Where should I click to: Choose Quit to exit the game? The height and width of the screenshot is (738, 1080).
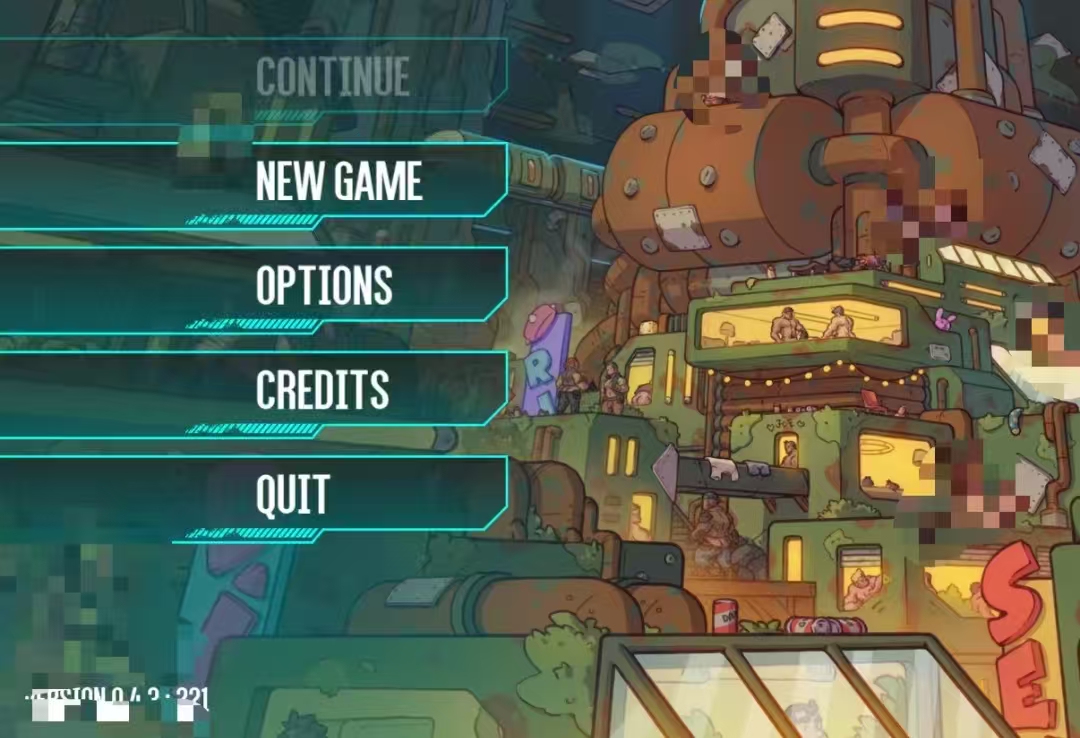[x=292, y=494]
